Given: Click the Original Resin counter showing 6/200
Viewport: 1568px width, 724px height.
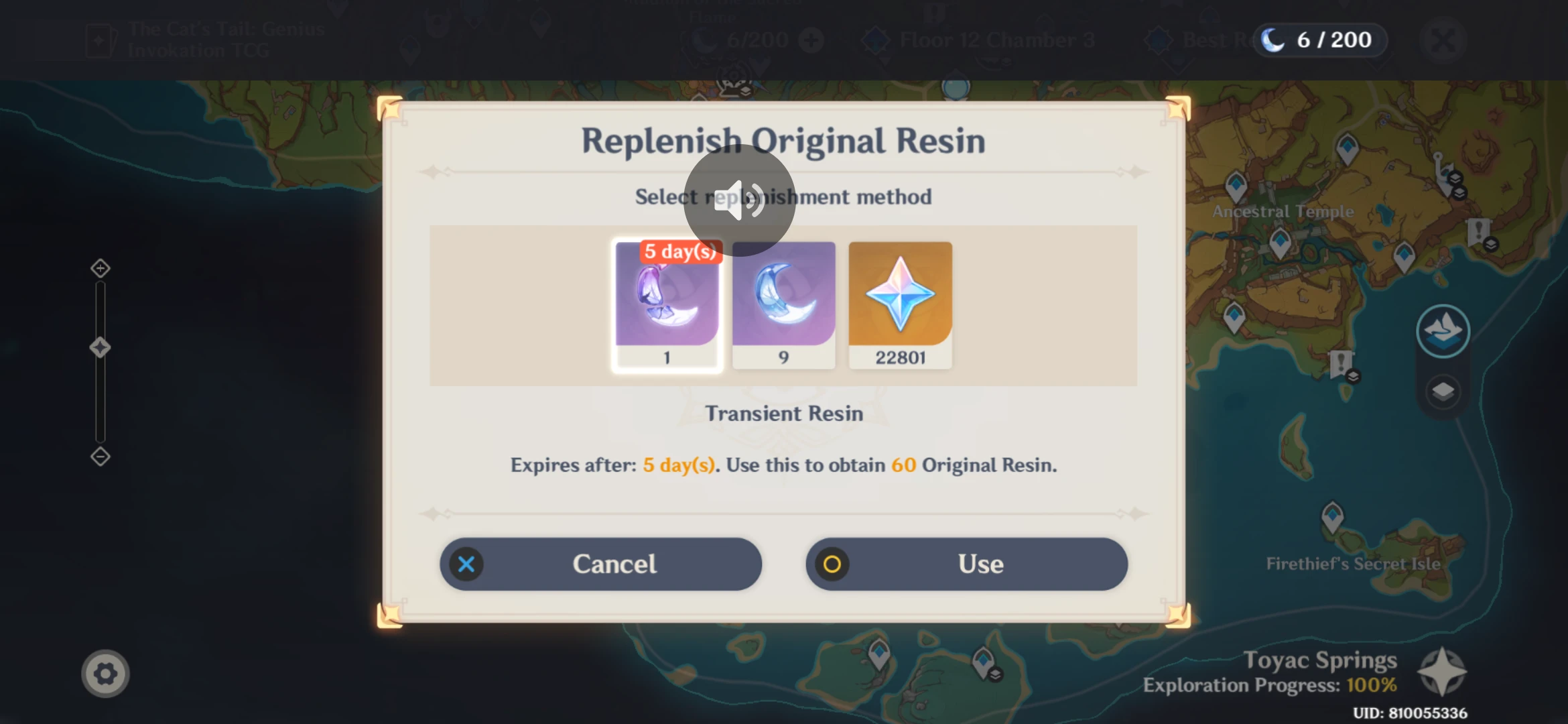Looking at the screenshot, I should 1319,40.
